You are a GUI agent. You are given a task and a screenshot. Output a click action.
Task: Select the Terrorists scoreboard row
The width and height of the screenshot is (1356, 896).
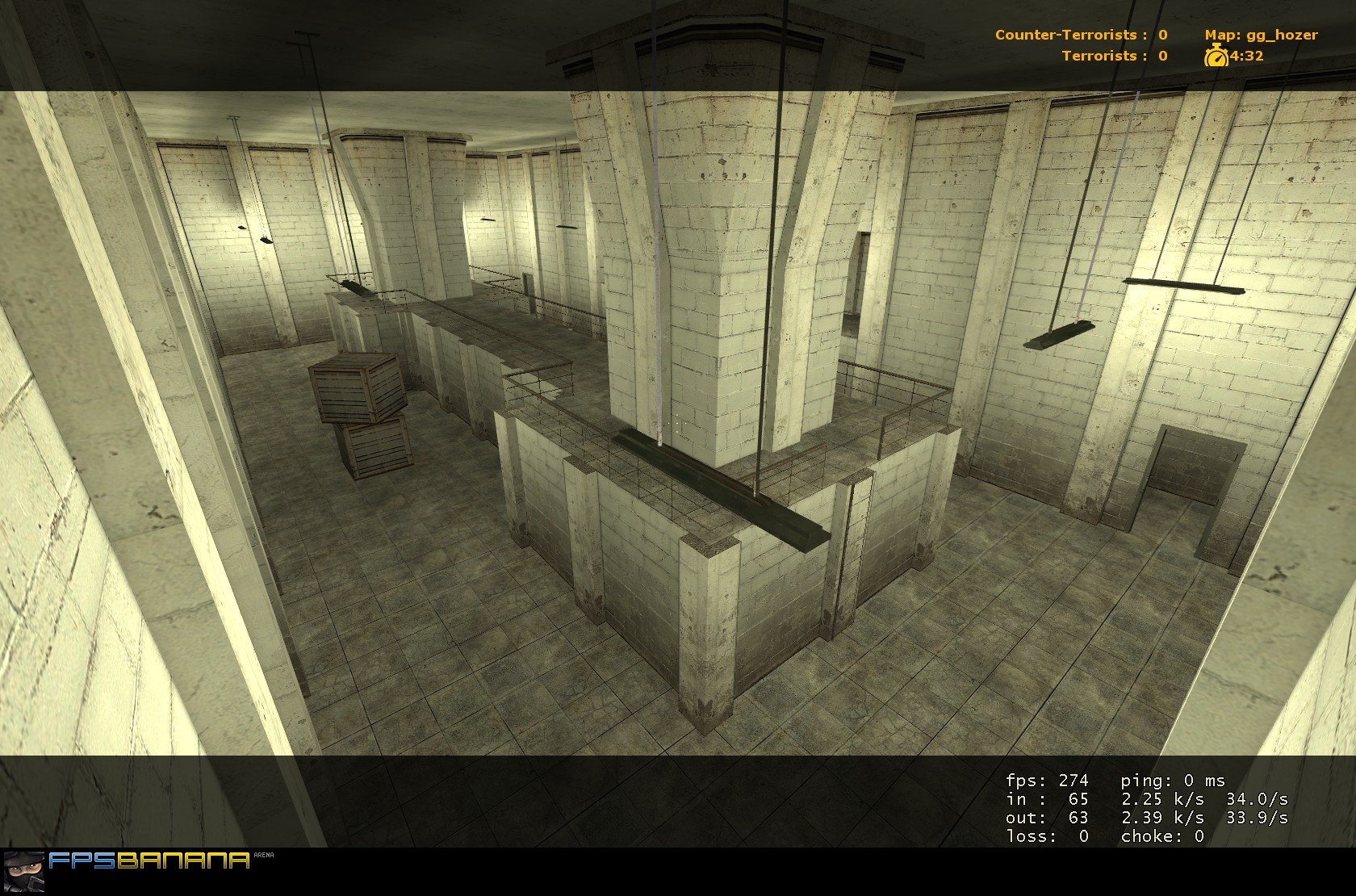click(x=1114, y=56)
